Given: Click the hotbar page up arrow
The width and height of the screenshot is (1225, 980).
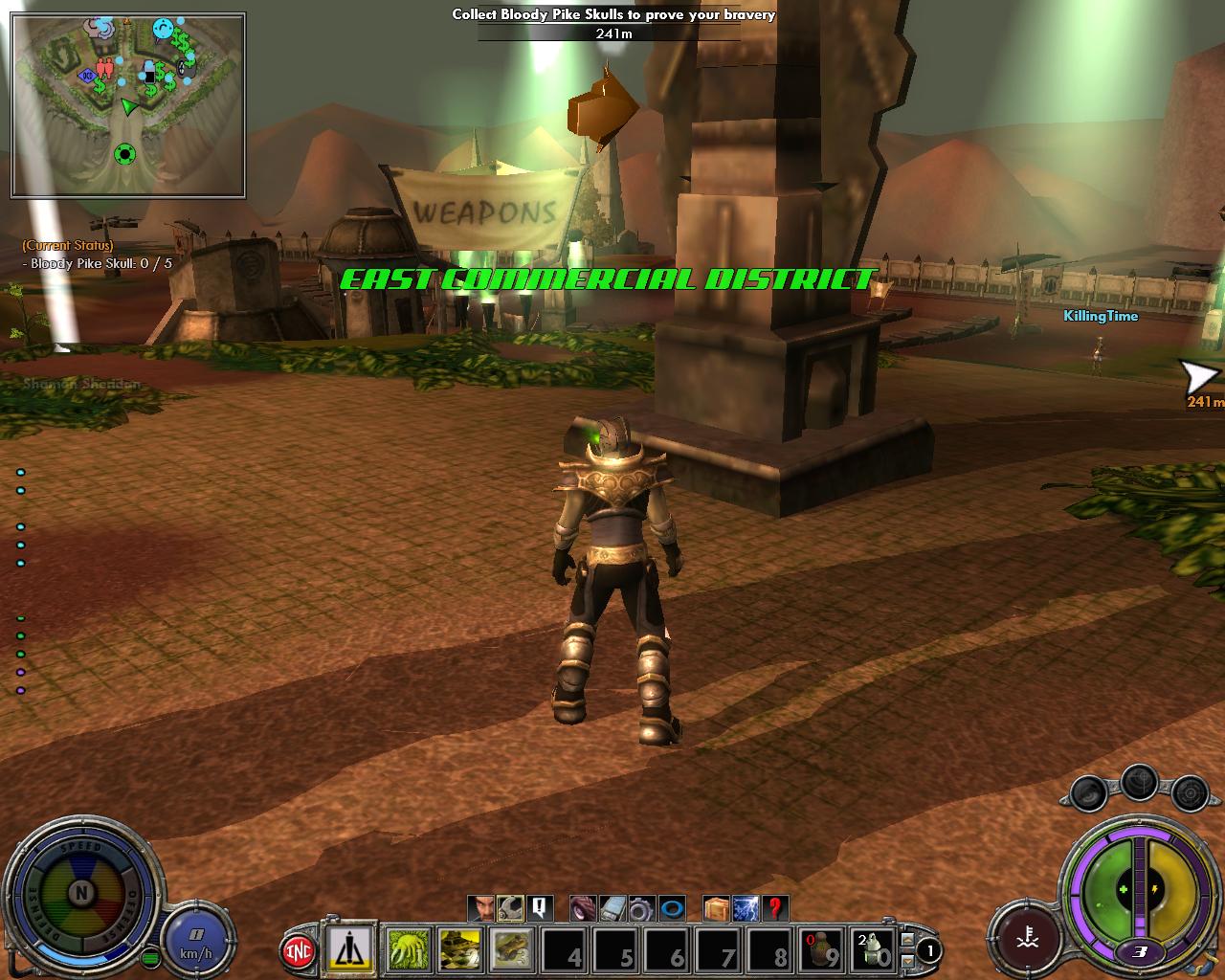Looking at the screenshot, I should (907, 941).
